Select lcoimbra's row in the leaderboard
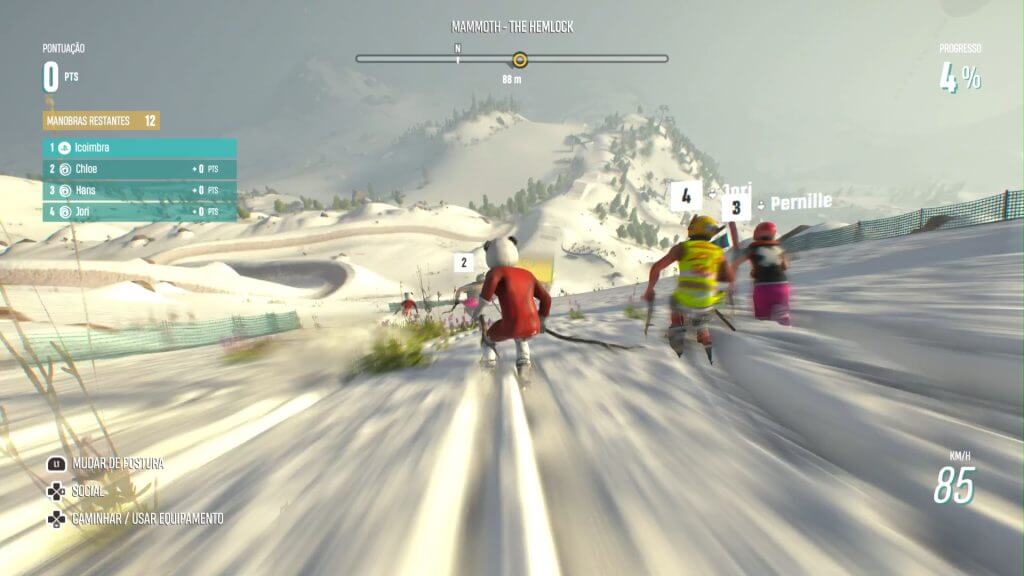Screen dimensions: 1024x576 click(x=140, y=148)
